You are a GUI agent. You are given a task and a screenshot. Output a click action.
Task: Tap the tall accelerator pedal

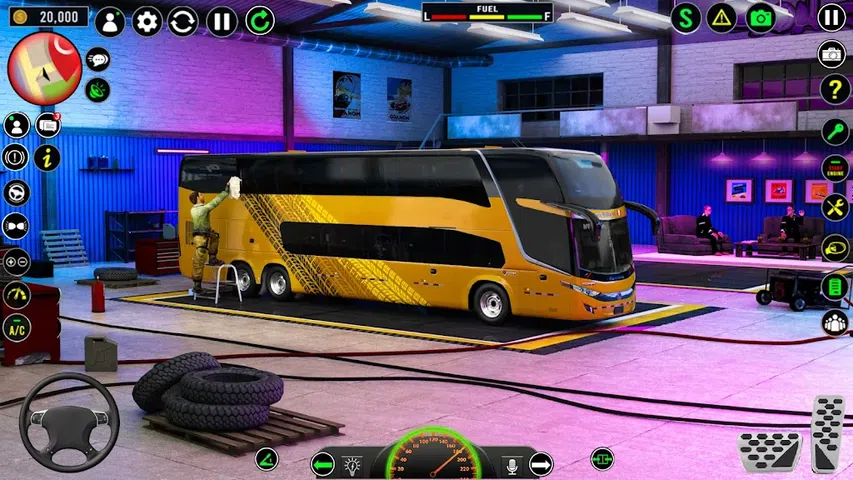click(x=828, y=433)
